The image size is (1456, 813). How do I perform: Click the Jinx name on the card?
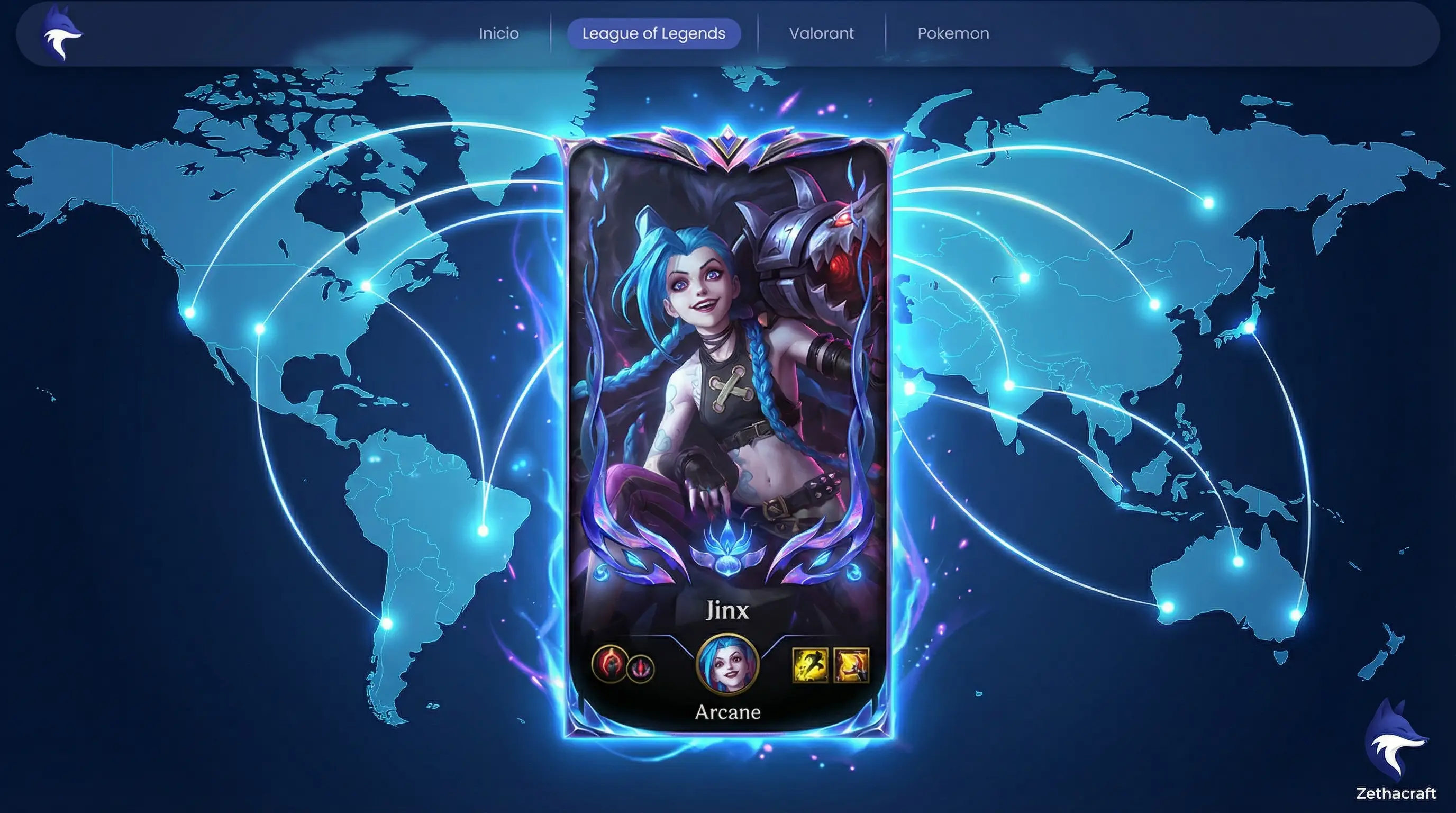(x=728, y=611)
